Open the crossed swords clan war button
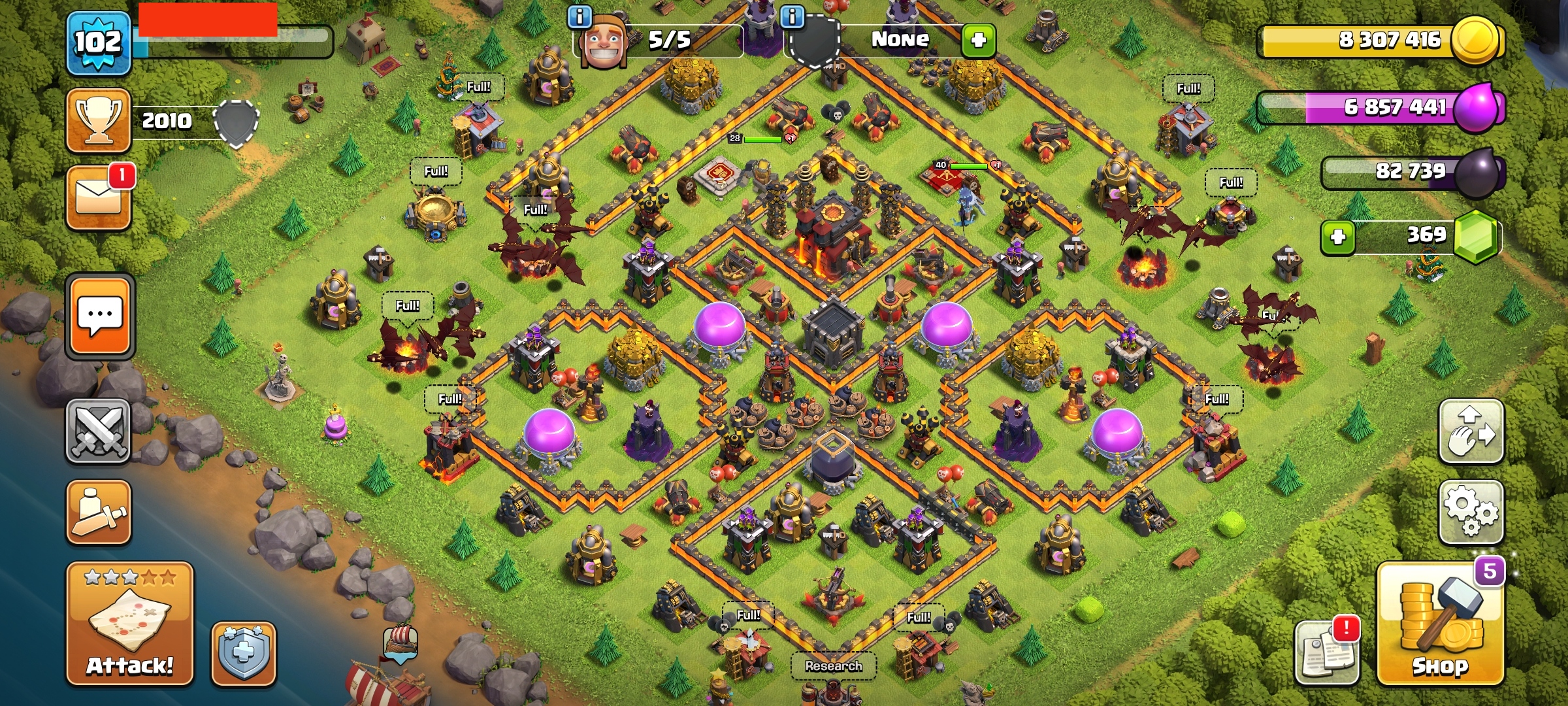The image size is (1568, 706). tap(99, 431)
